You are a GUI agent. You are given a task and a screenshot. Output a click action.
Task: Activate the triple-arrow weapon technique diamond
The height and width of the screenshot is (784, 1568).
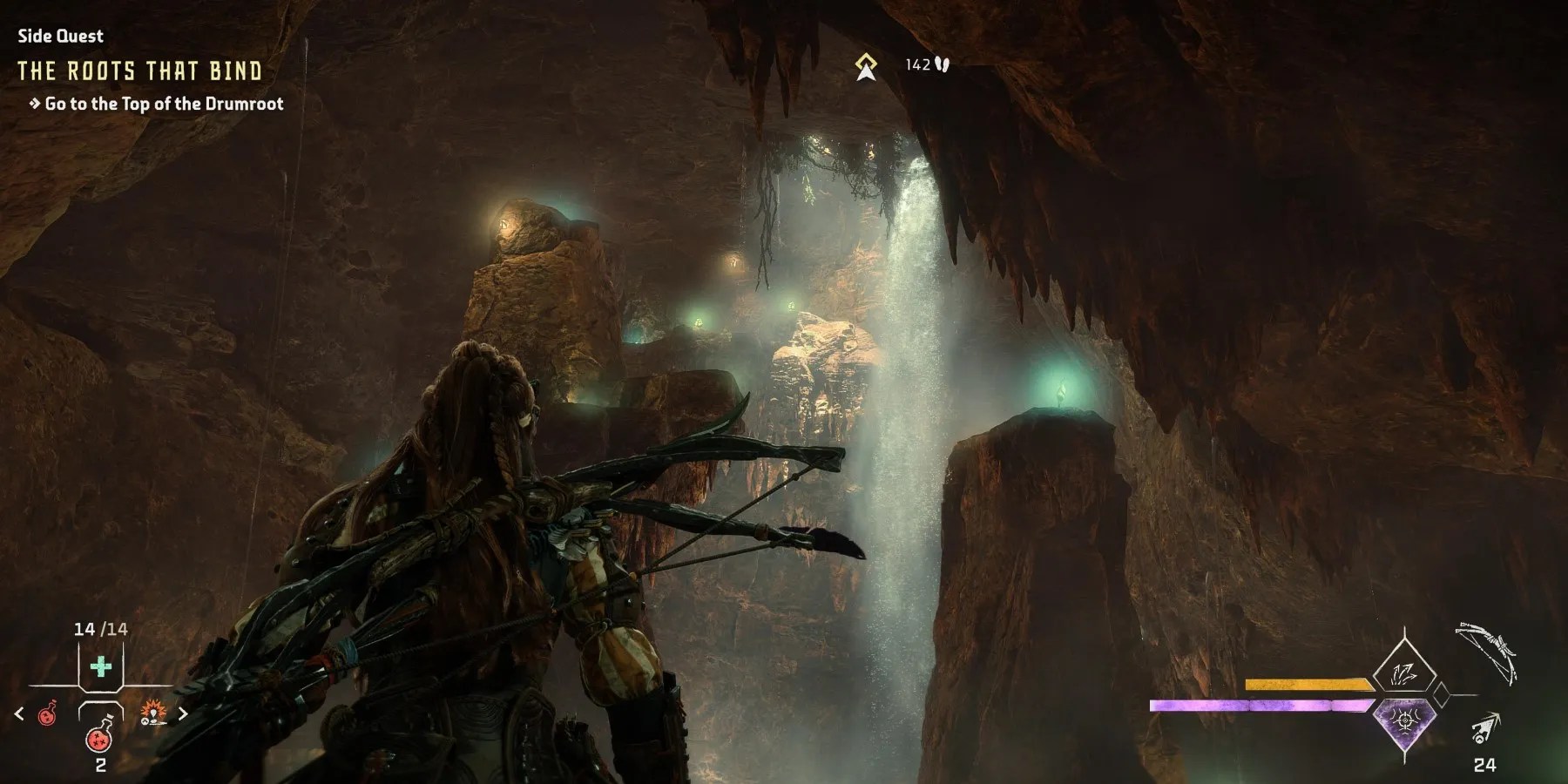click(x=1404, y=672)
